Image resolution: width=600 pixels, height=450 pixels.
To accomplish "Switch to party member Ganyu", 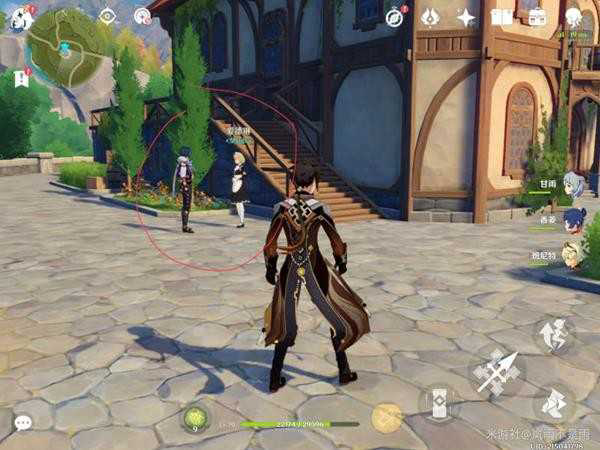I will 573,183.
